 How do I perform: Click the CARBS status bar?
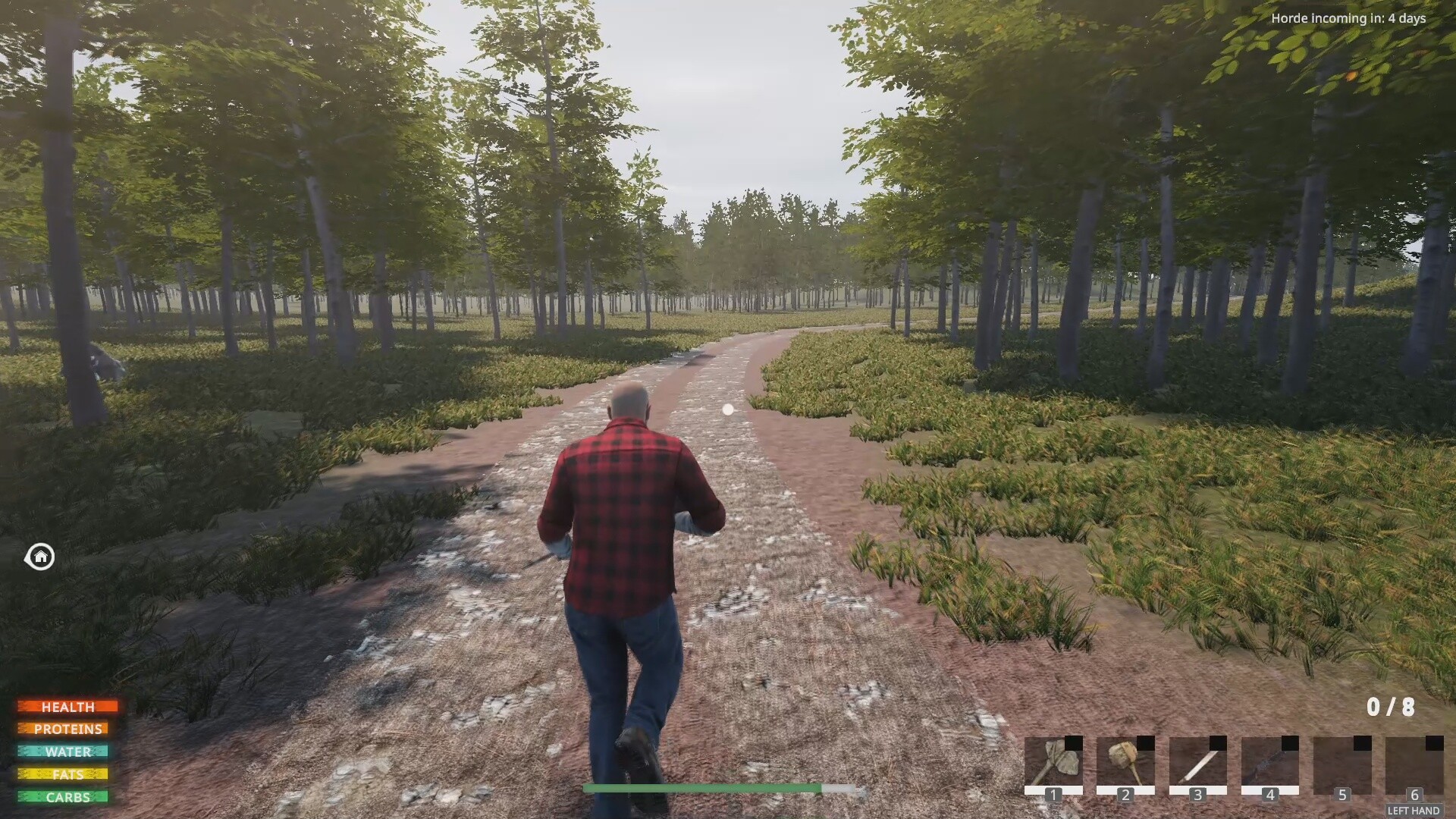tap(68, 798)
